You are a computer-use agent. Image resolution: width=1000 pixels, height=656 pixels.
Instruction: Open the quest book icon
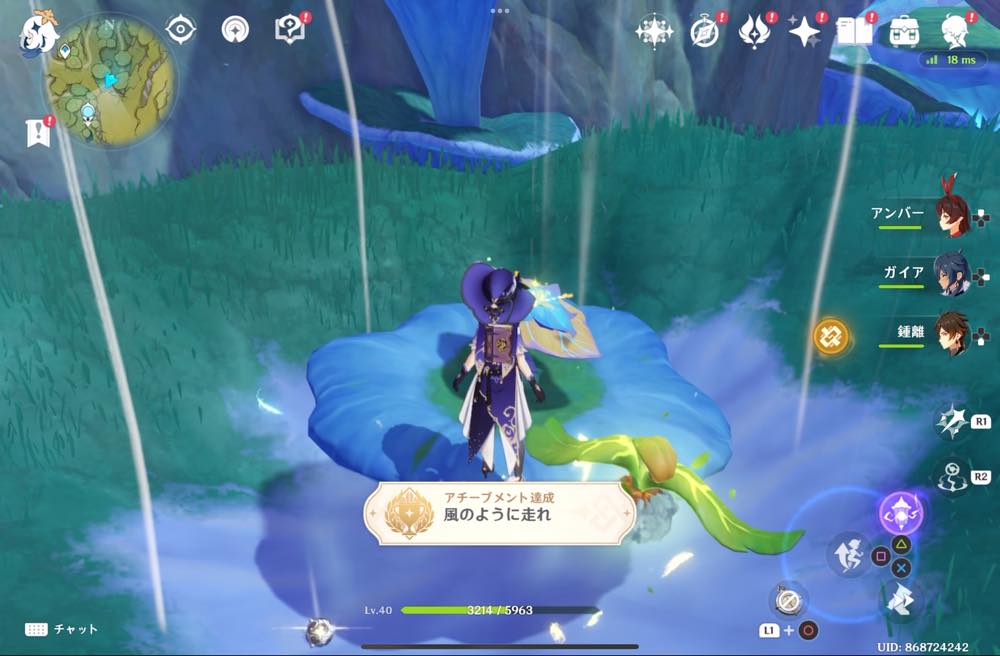click(x=289, y=29)
